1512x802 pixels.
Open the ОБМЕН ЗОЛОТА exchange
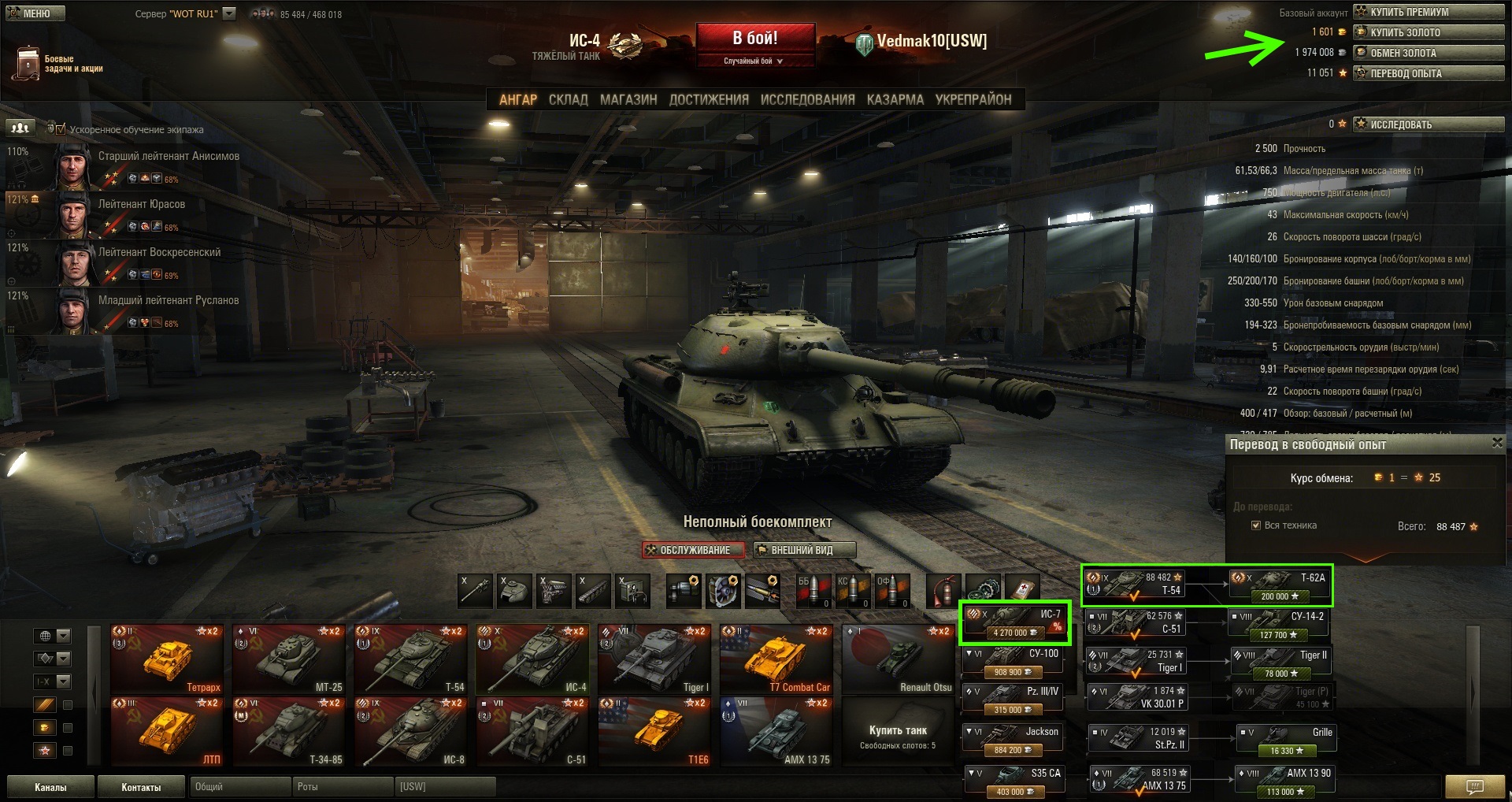point(1428,53)
